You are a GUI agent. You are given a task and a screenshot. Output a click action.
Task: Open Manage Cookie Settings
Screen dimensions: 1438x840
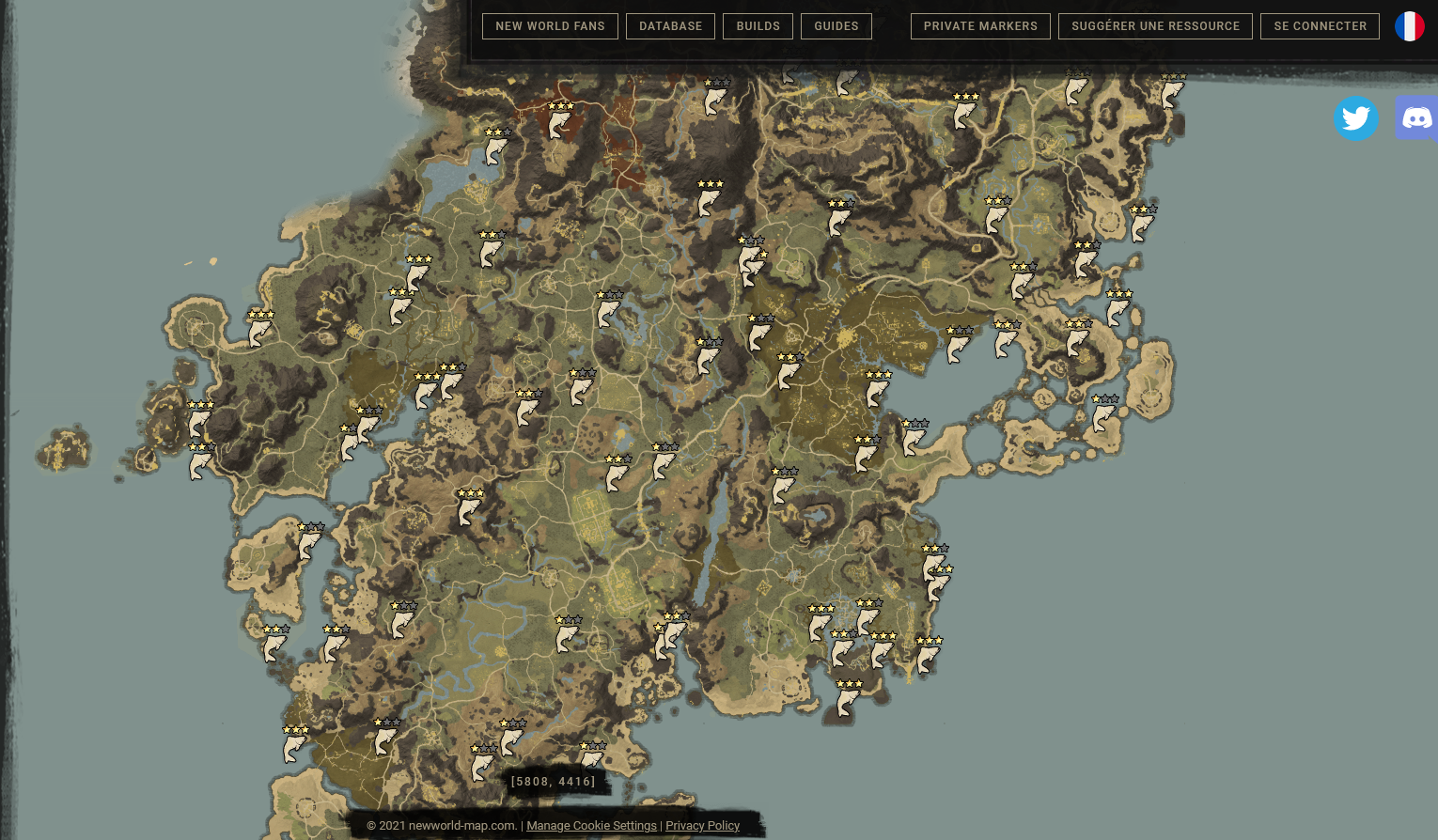click(x=591, y=825)
